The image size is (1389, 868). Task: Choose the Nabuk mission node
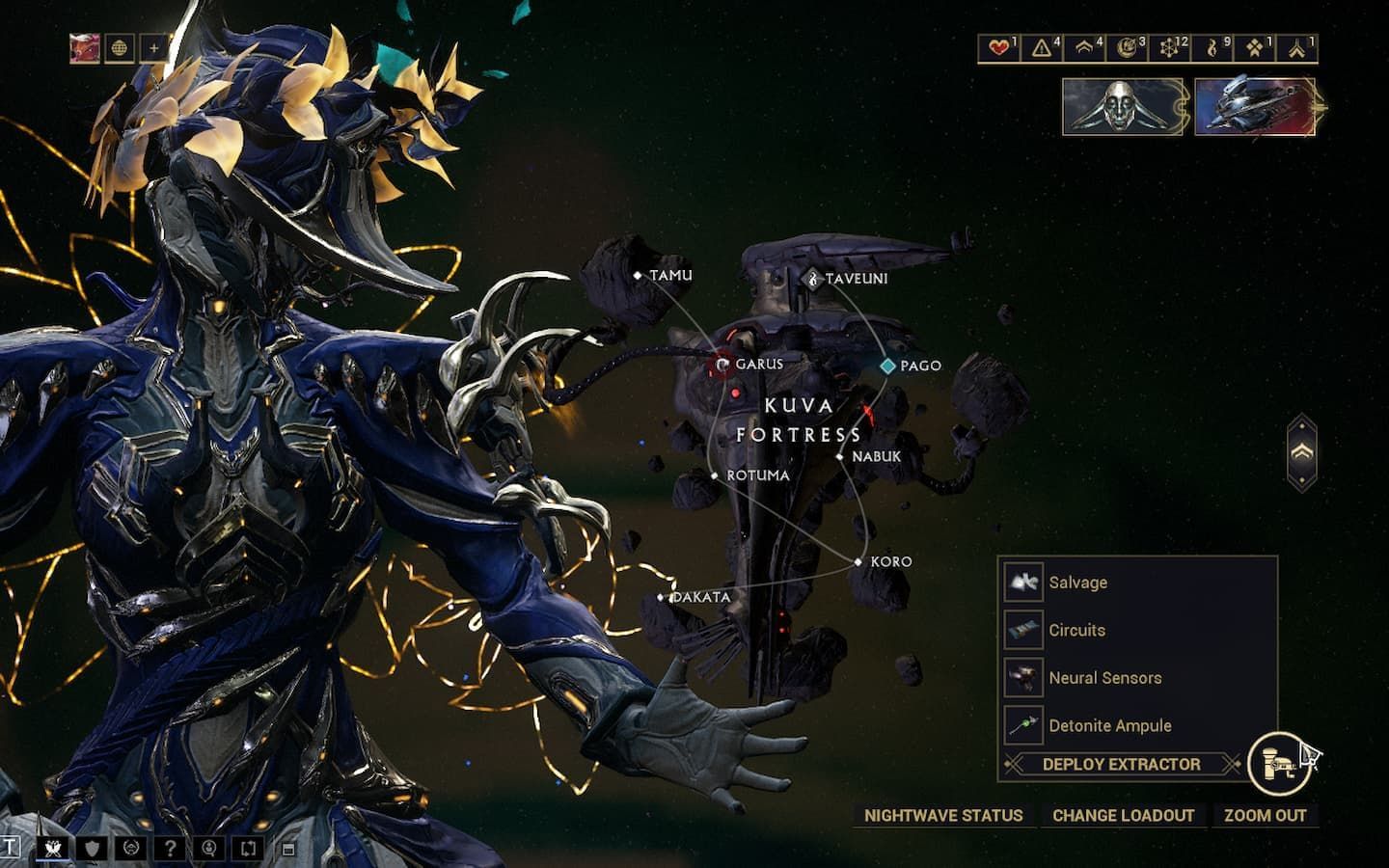(840, 457)
